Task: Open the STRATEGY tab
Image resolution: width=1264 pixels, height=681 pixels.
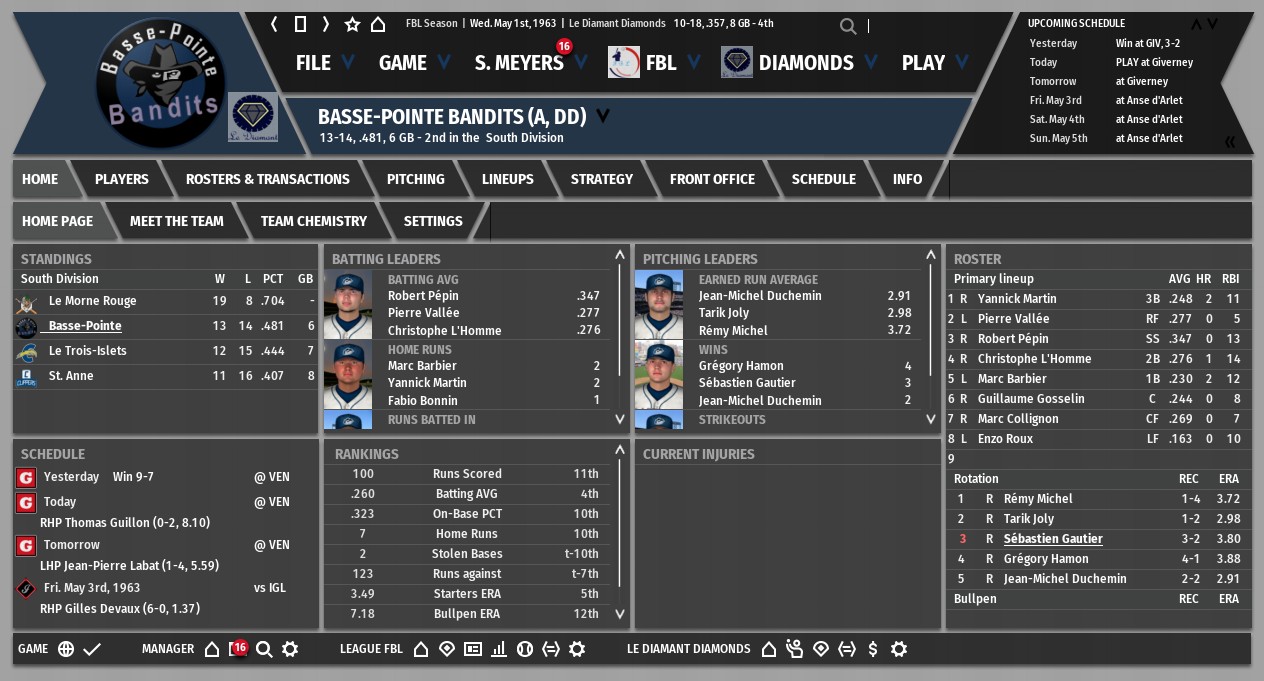Action: click(x=601, y=179)
